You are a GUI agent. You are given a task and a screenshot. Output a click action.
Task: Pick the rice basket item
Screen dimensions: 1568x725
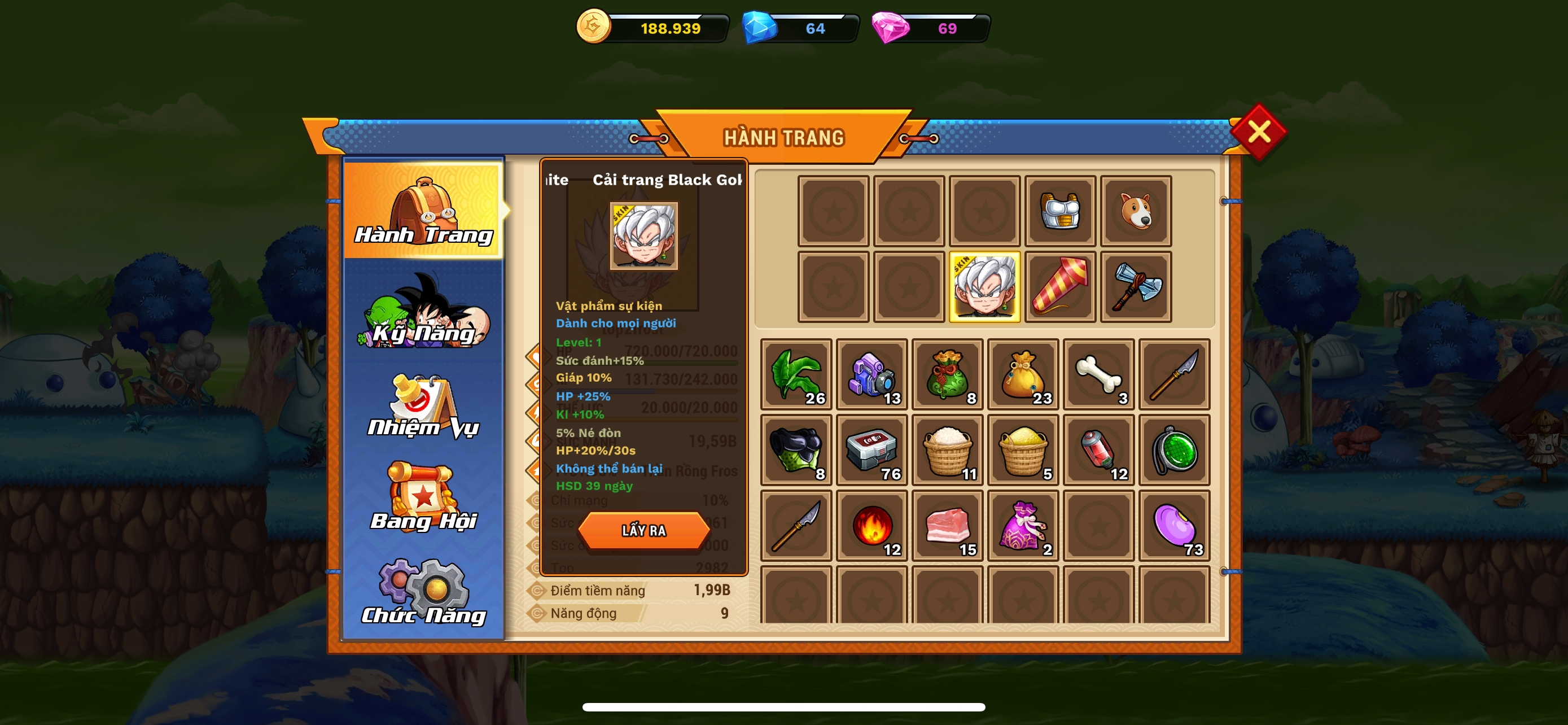tap(947, 450)
